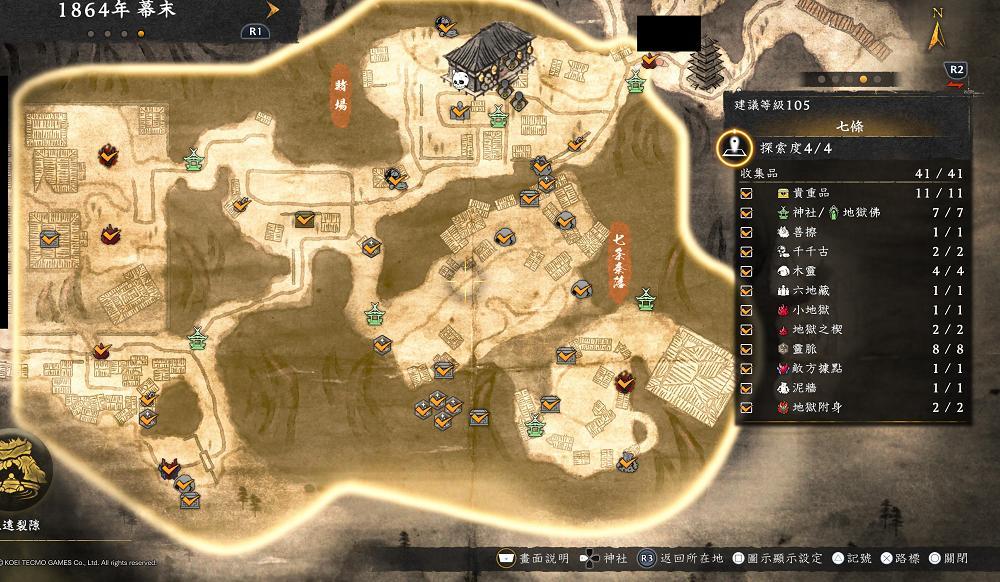Uncheck the 千千古 legend entry
The height and width of the screenshot is (582, 1000).
[x=746, y=251]
